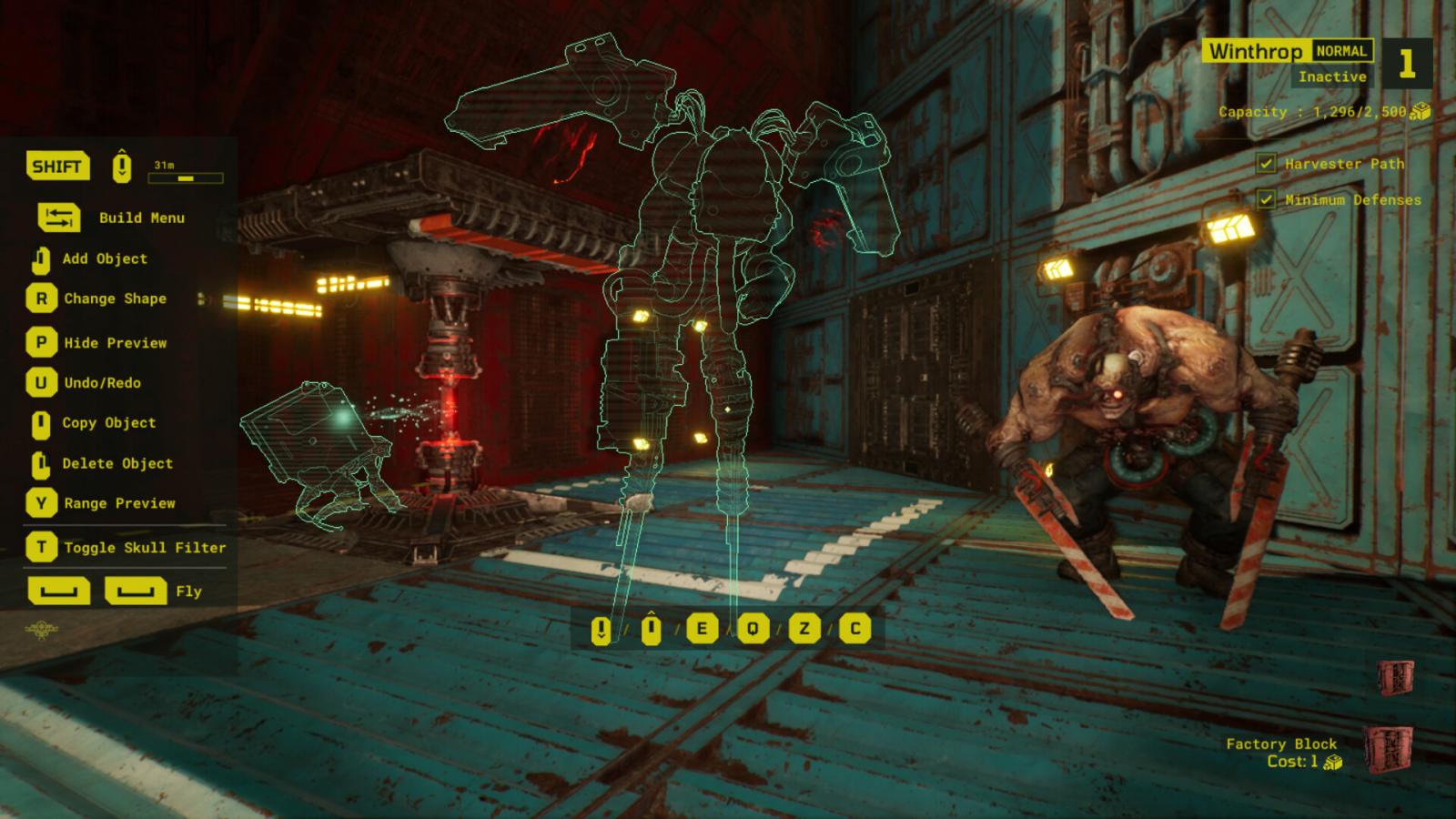The image size is (1456, 819).
Task: Toggle the Harvester Path checkbox
Action: tap(1266, 164)
